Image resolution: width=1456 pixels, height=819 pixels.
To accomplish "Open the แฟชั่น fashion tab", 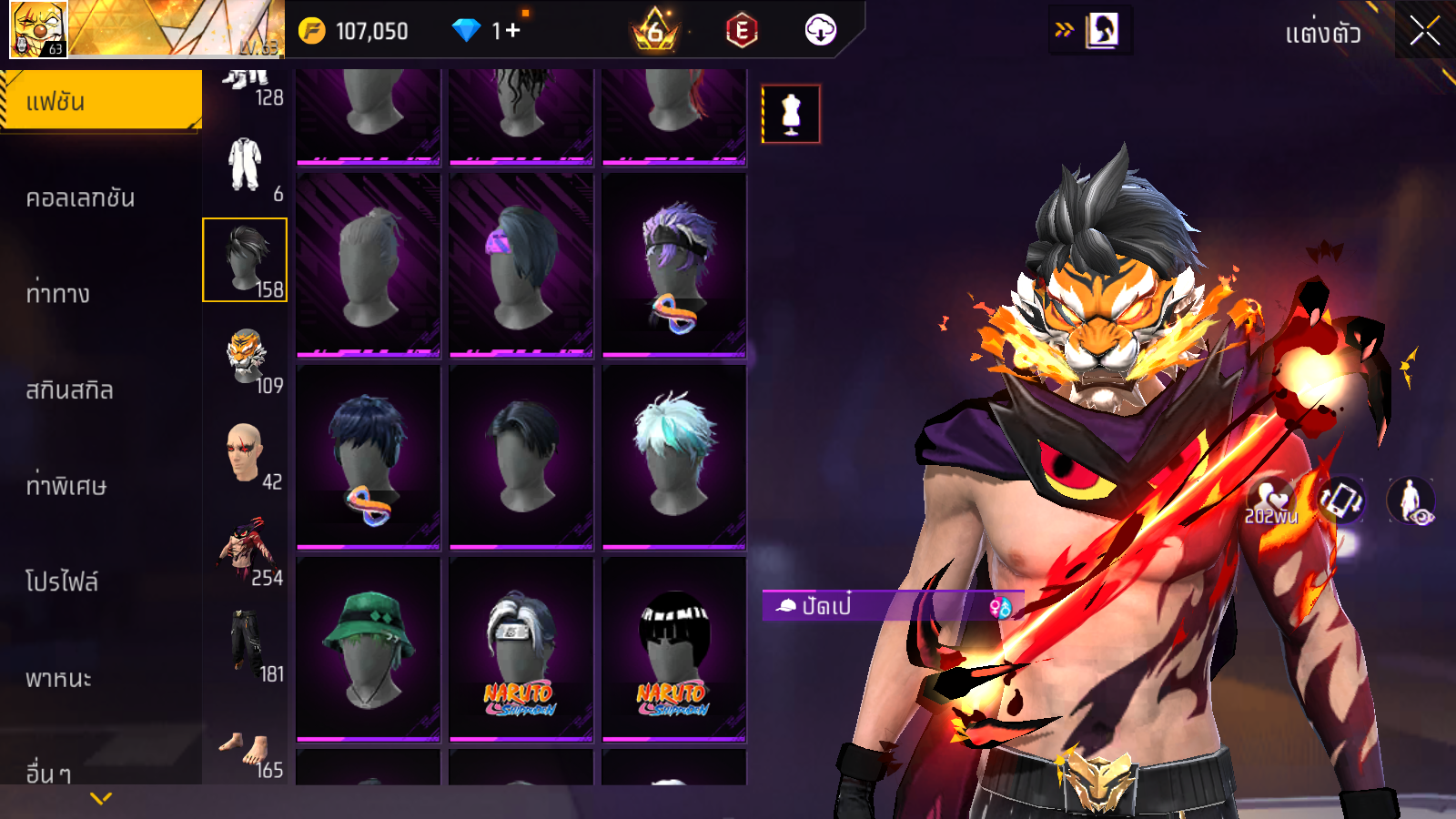I will click(101, 101).
